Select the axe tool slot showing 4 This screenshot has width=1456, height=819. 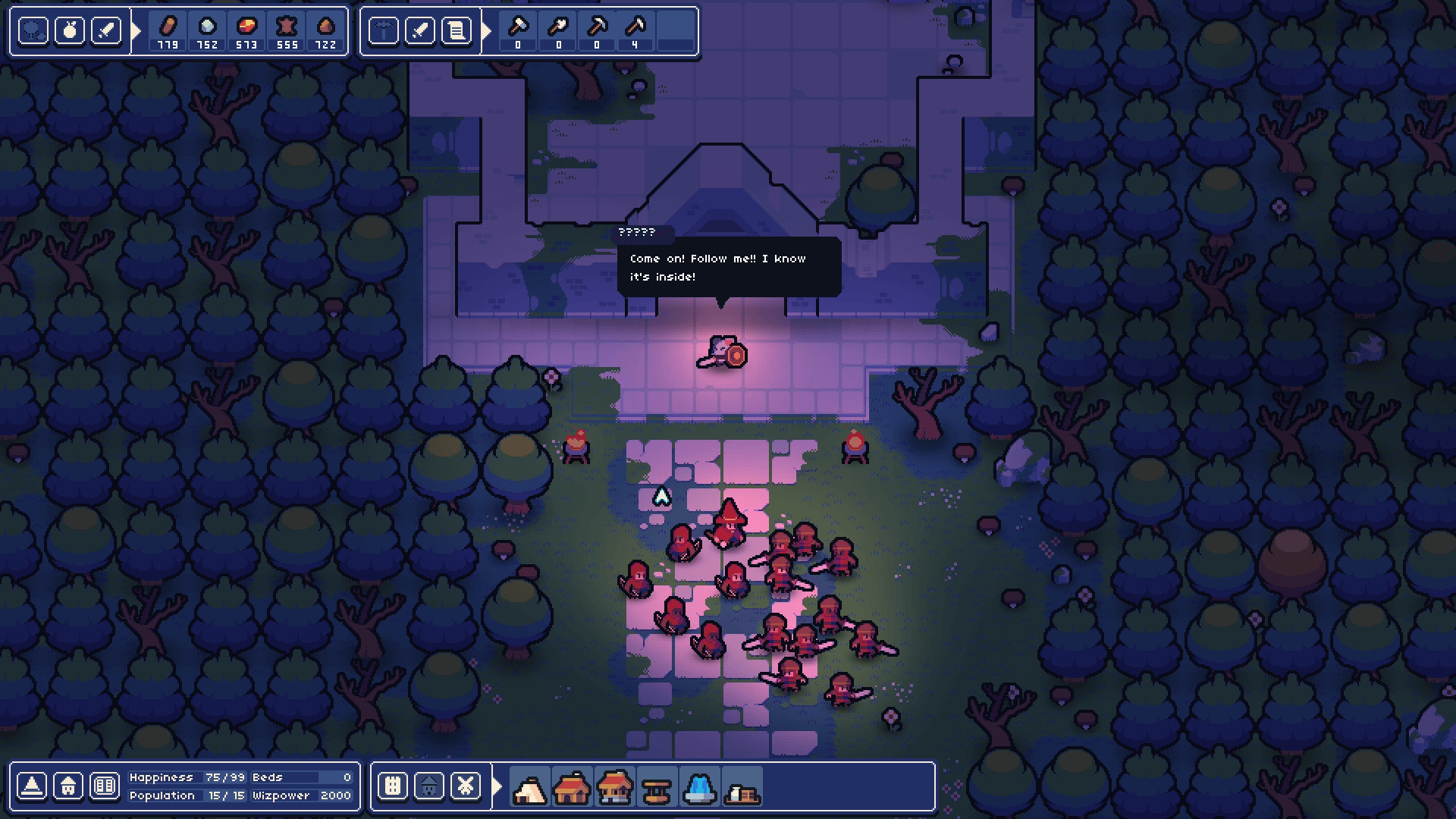pyautogui.click(x=635, y=30)
